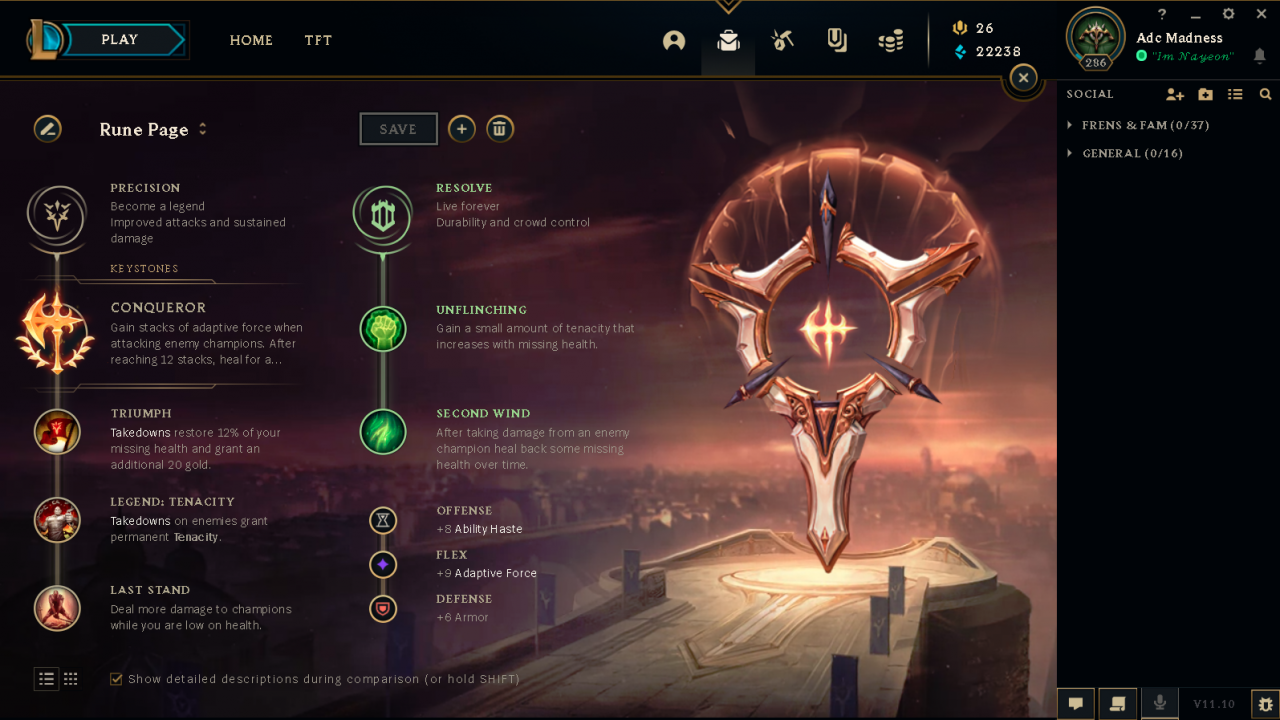Image resolution: width=1280 pixels, height=720 pixels.
Task: Enable the voice chat microphone
Action: pyautogui.click(x=1160, y=703)
